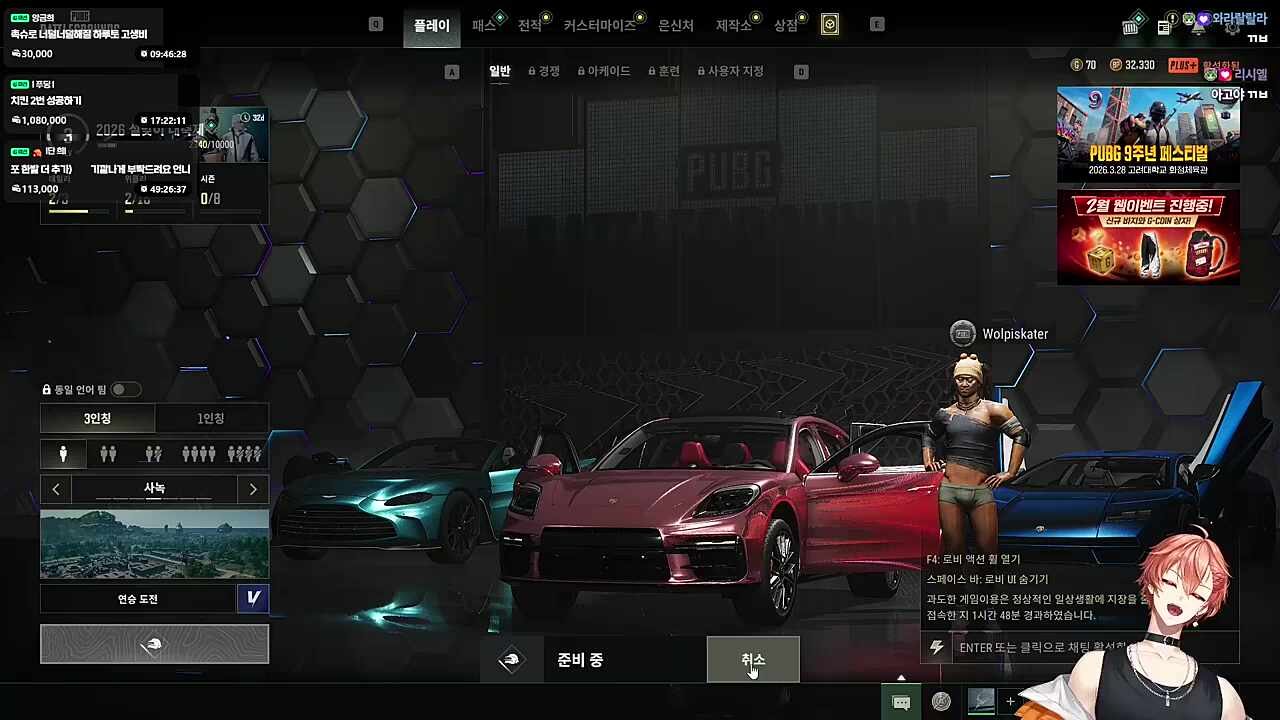Click the chat input field
Viewport: 1280px width, 720px height.
(x=1040, y=647)
